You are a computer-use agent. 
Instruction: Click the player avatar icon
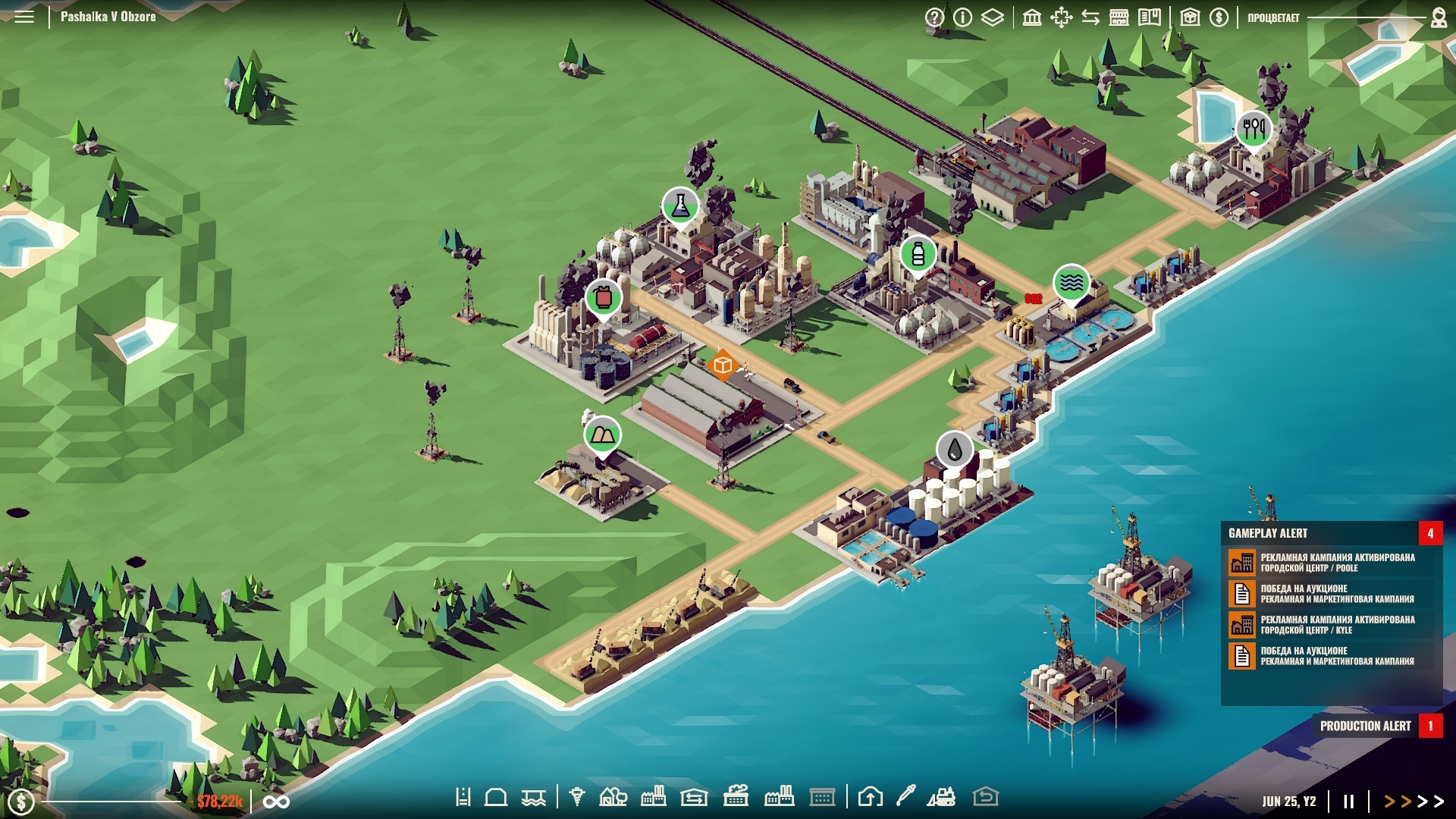click(1439, 17)
